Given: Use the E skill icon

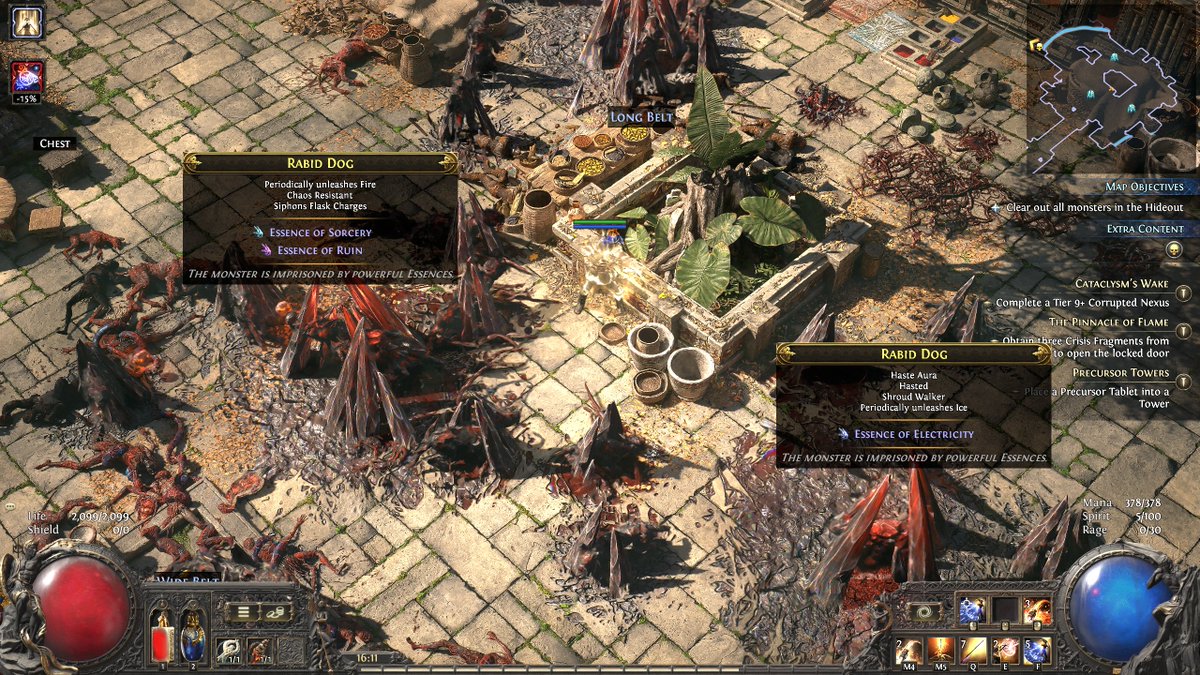Looking at the screenshot, I should (x=1005, y=651).
